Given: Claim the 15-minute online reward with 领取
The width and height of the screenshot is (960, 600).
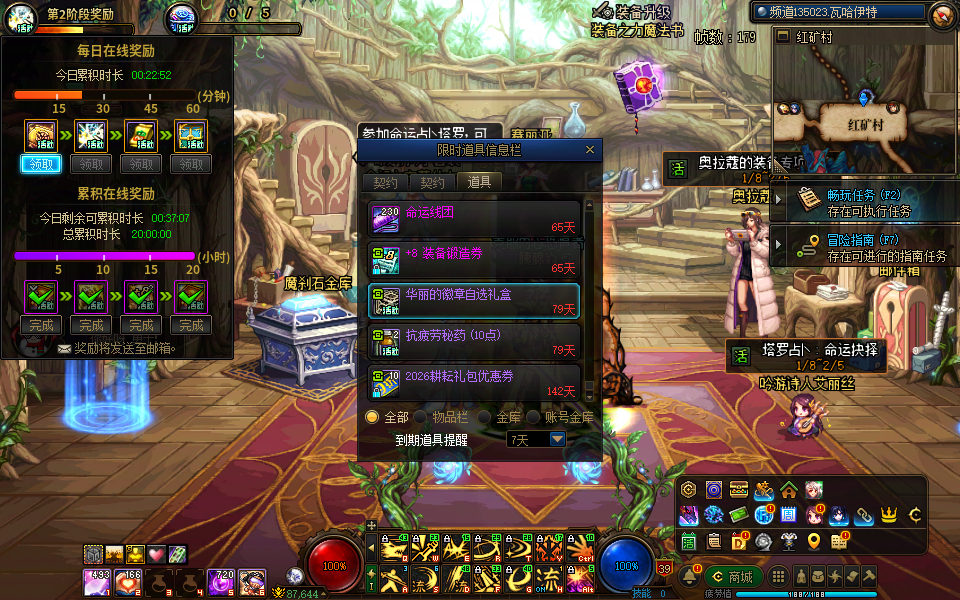Looking at the screenshot, I should click(40, 164).
